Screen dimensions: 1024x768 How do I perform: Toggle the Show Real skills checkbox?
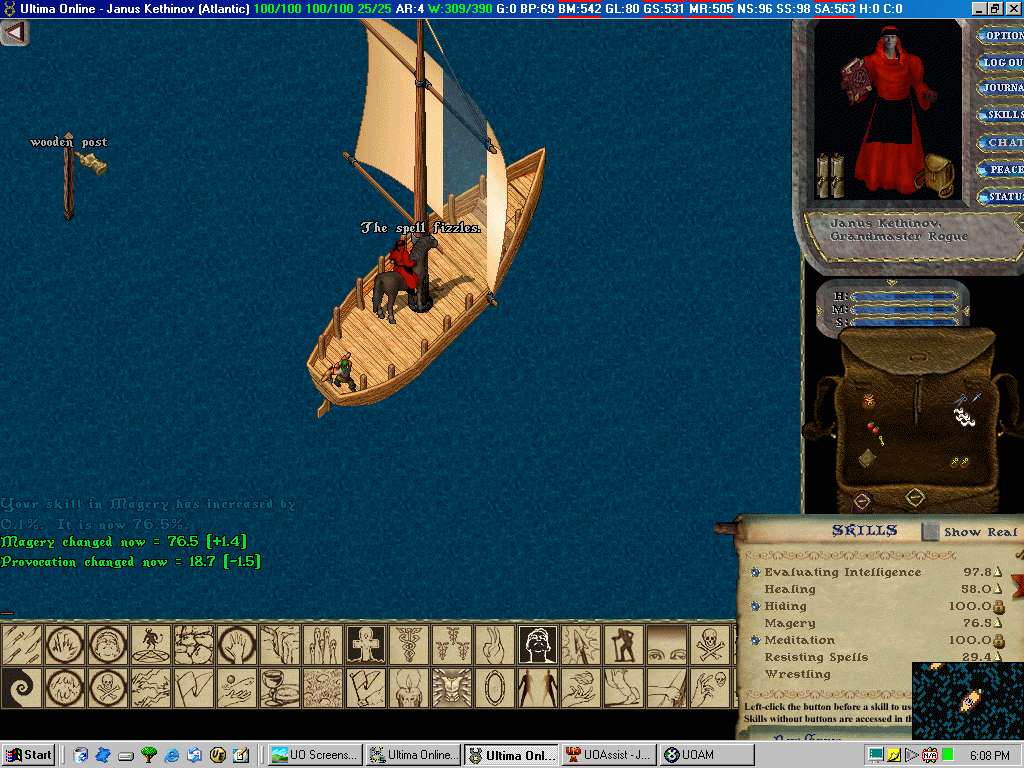point(931,532)
